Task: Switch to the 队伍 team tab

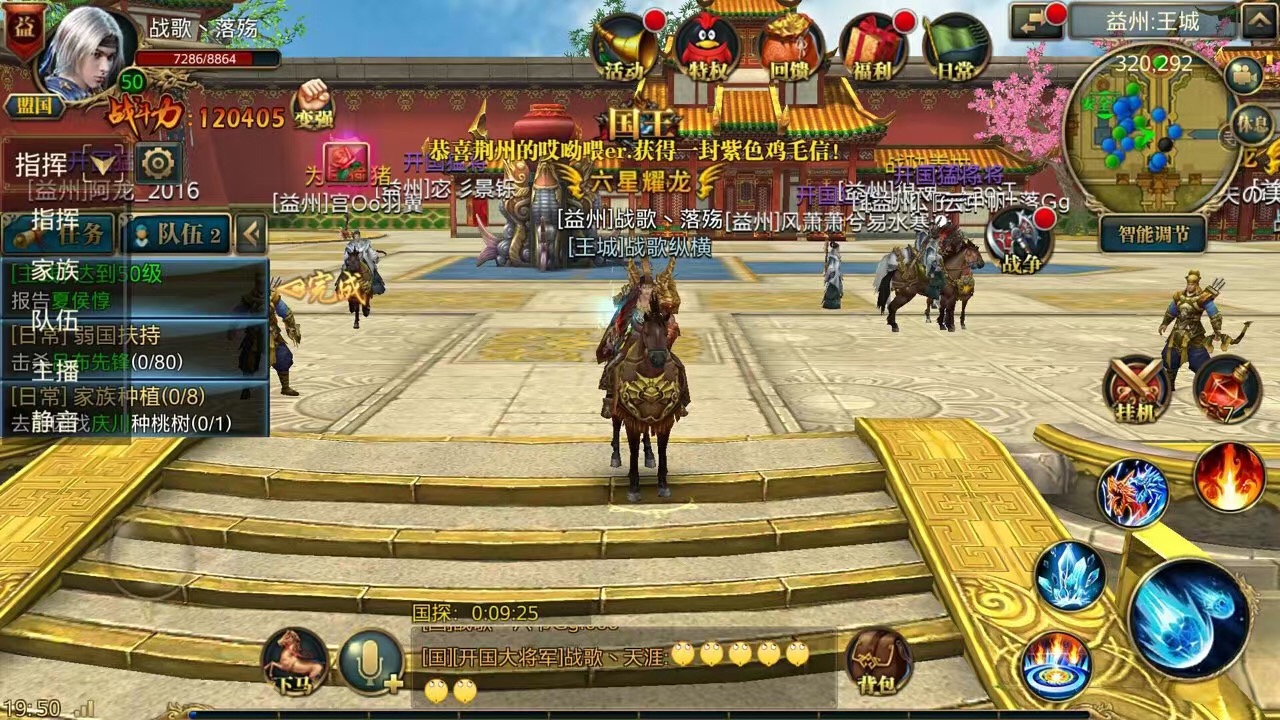Action: [176, 234]
